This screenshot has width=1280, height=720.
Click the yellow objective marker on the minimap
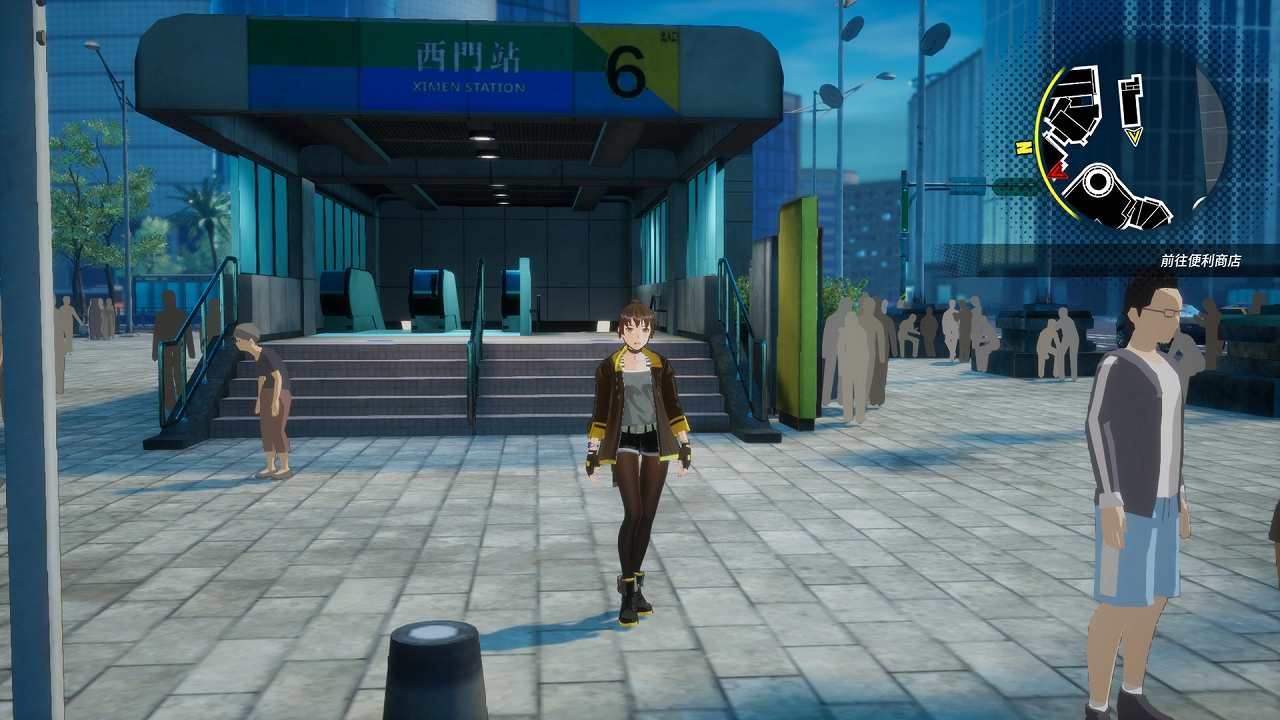pyautogui.click(x=1134, y=134)
